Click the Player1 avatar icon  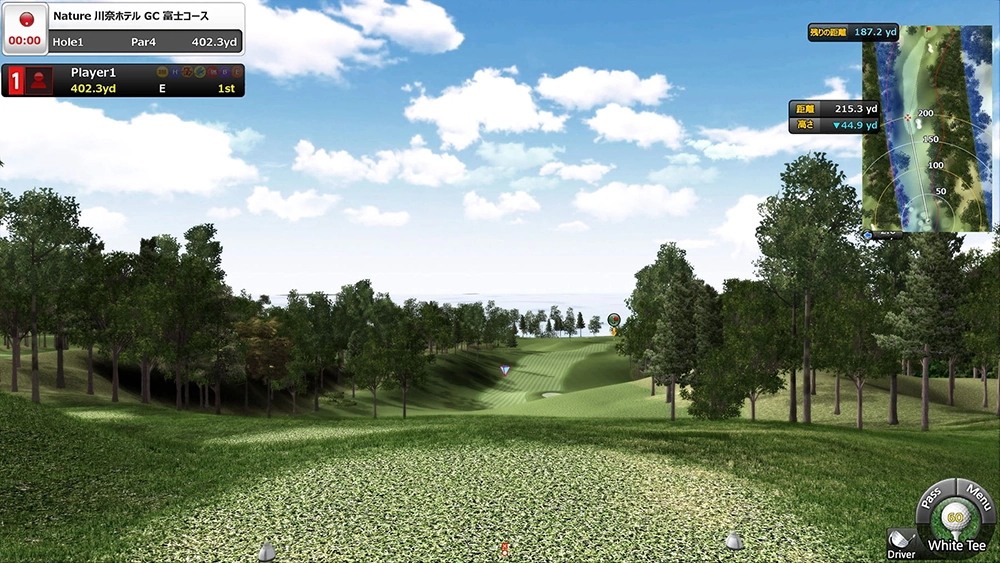(x=41, y=80)
